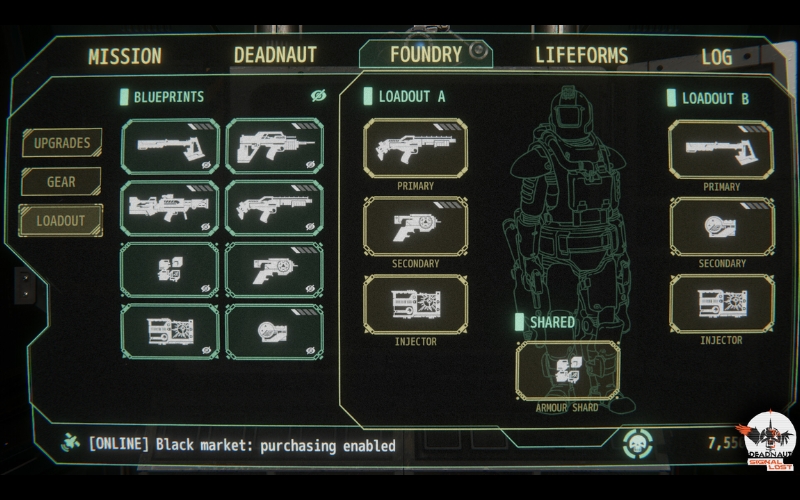Open the Upgrades section

(62, 143)
